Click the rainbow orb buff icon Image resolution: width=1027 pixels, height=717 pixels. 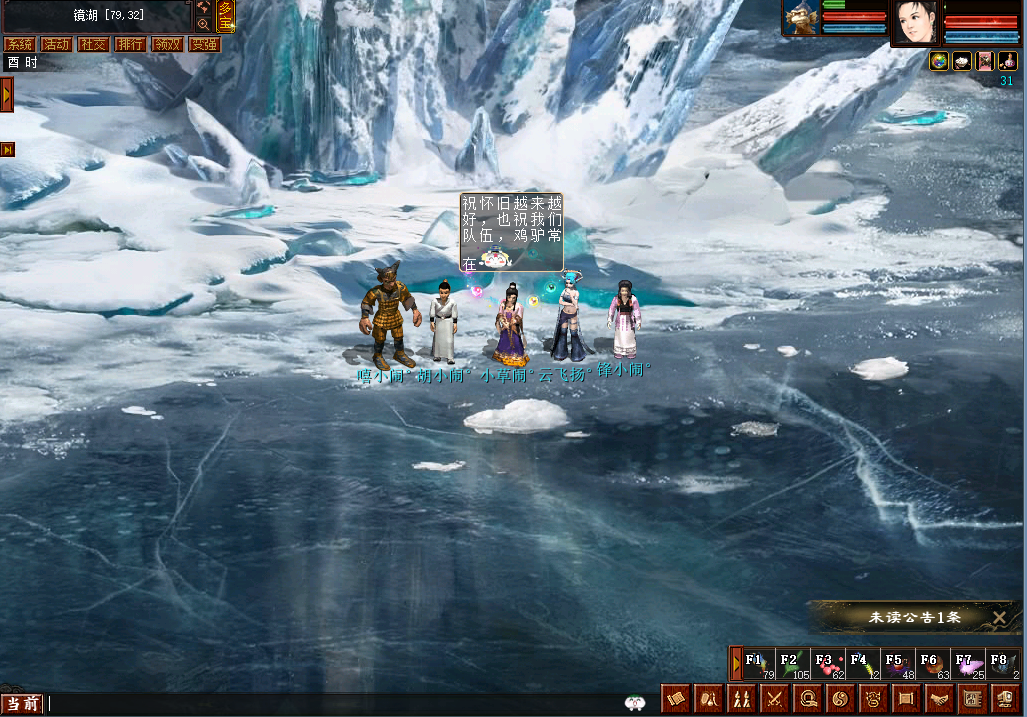[939, 62]
